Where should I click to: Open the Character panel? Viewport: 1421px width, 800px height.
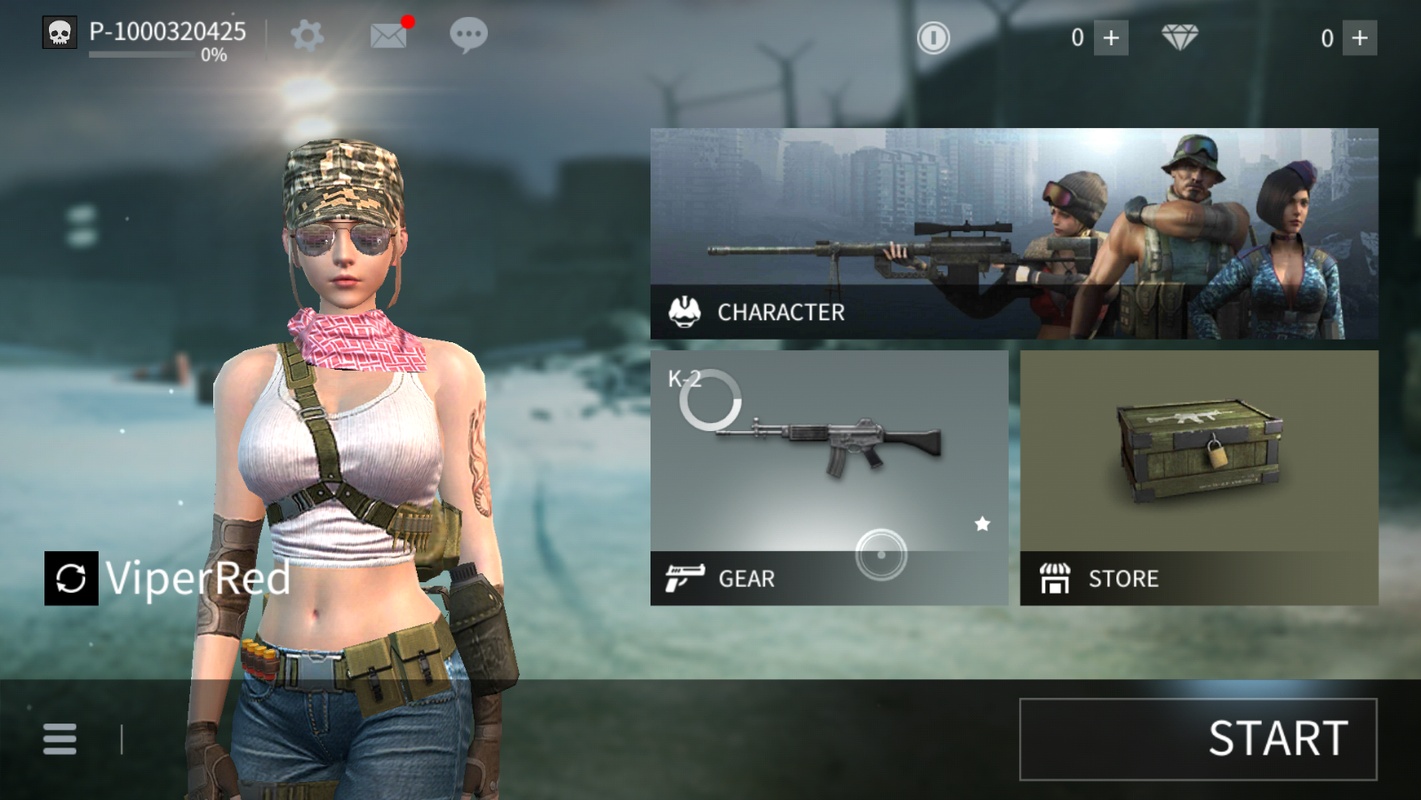1014,233
